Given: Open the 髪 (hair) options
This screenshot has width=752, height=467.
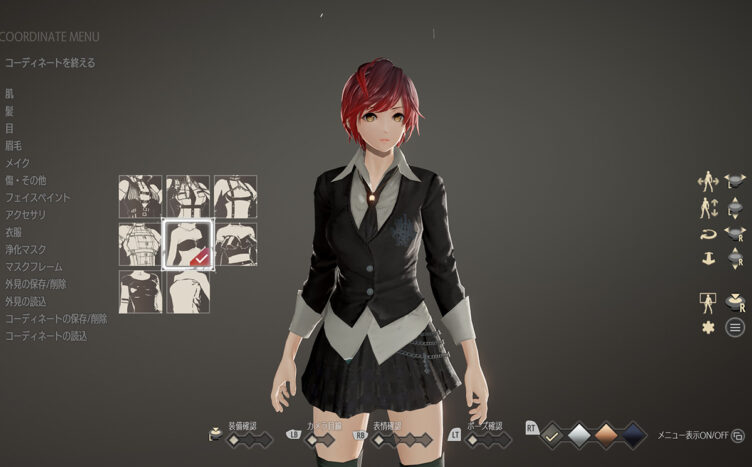Looking at the screenshot, I should click(10, 111).
